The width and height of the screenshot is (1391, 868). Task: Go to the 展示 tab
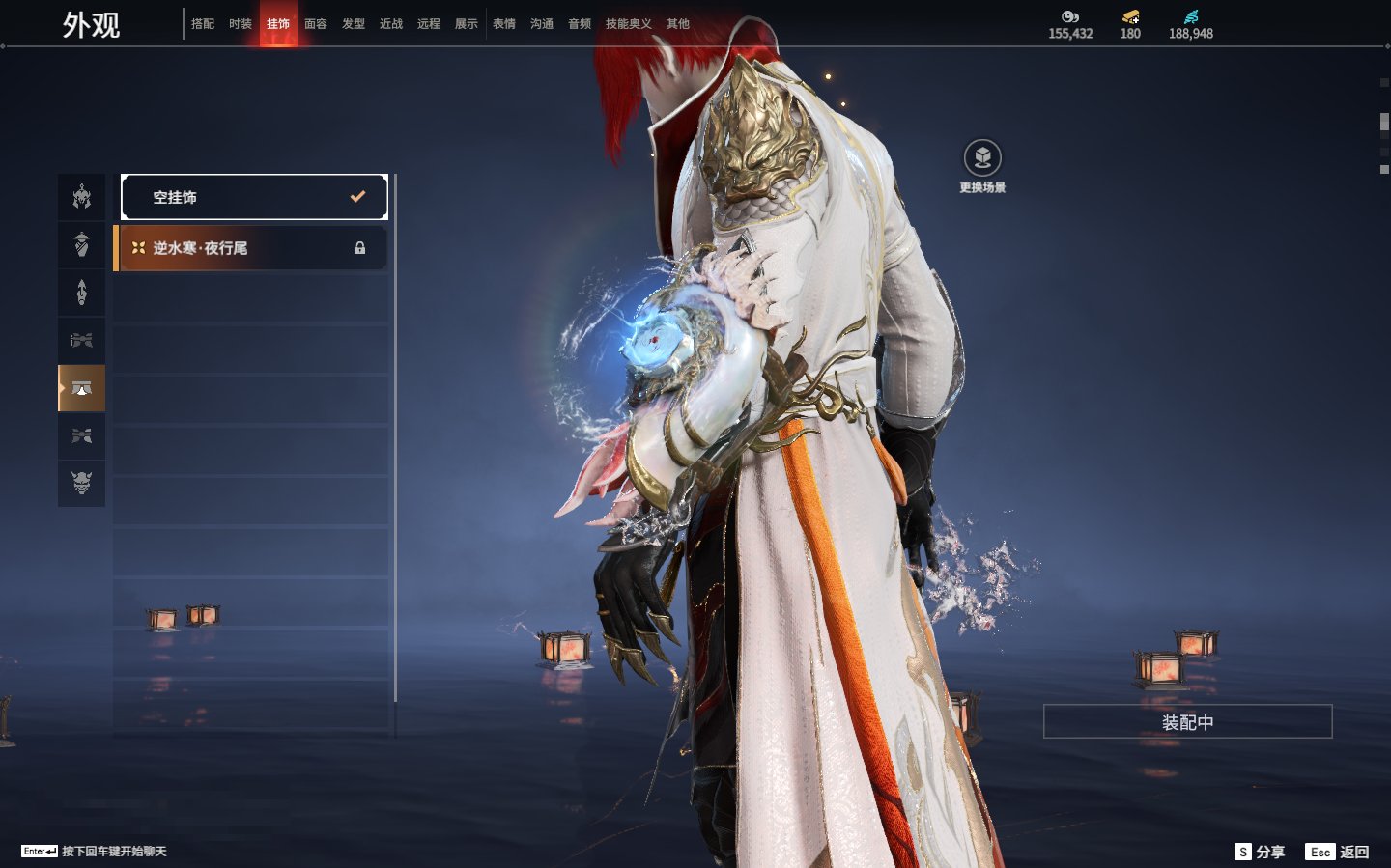click(467, 24)
